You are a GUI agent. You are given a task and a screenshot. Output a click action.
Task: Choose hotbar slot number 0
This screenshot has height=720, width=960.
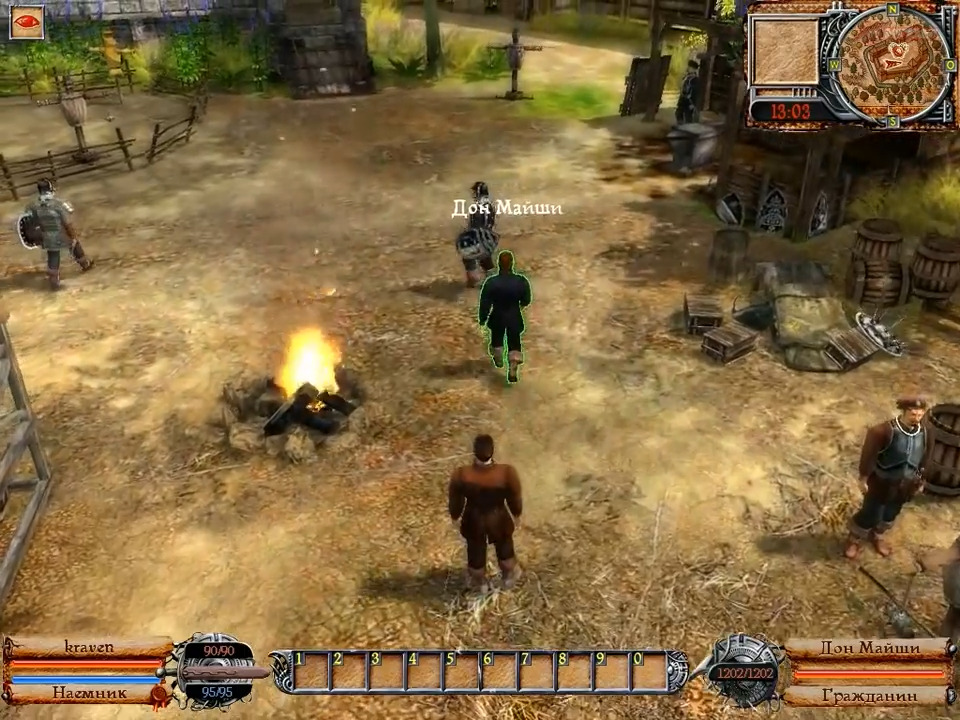(649, 671)
